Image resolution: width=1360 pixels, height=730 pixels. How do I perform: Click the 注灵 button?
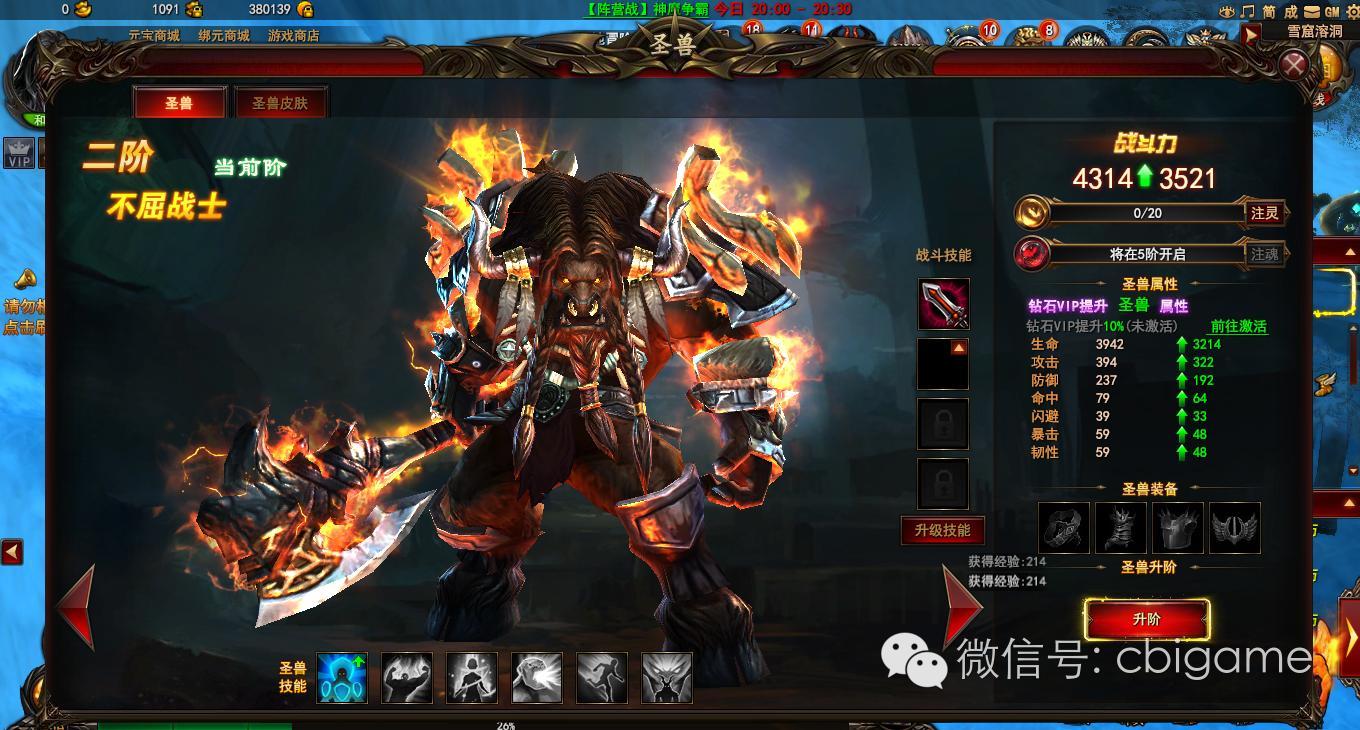1264,213
